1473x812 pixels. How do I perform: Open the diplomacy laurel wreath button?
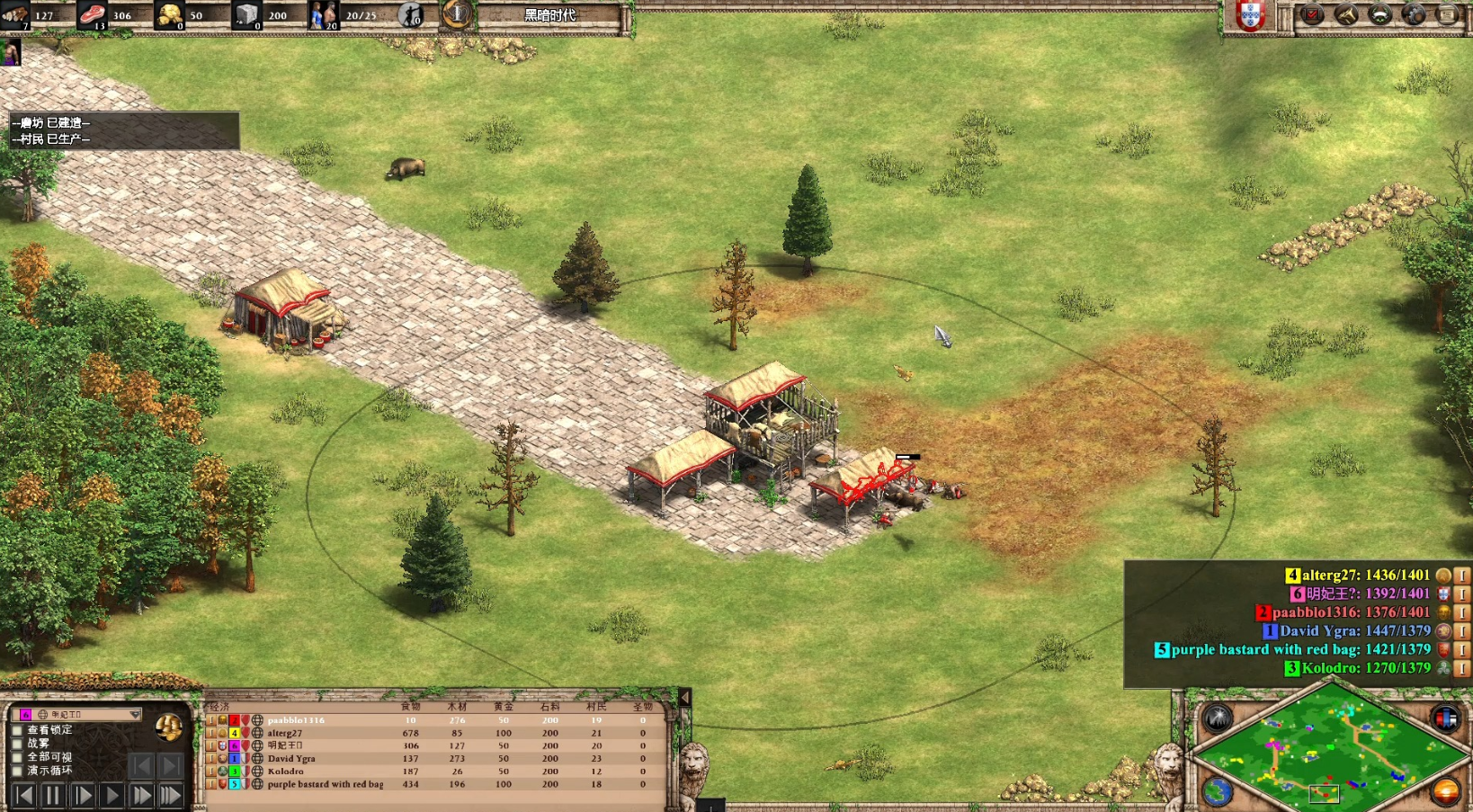click(1379, 14)
